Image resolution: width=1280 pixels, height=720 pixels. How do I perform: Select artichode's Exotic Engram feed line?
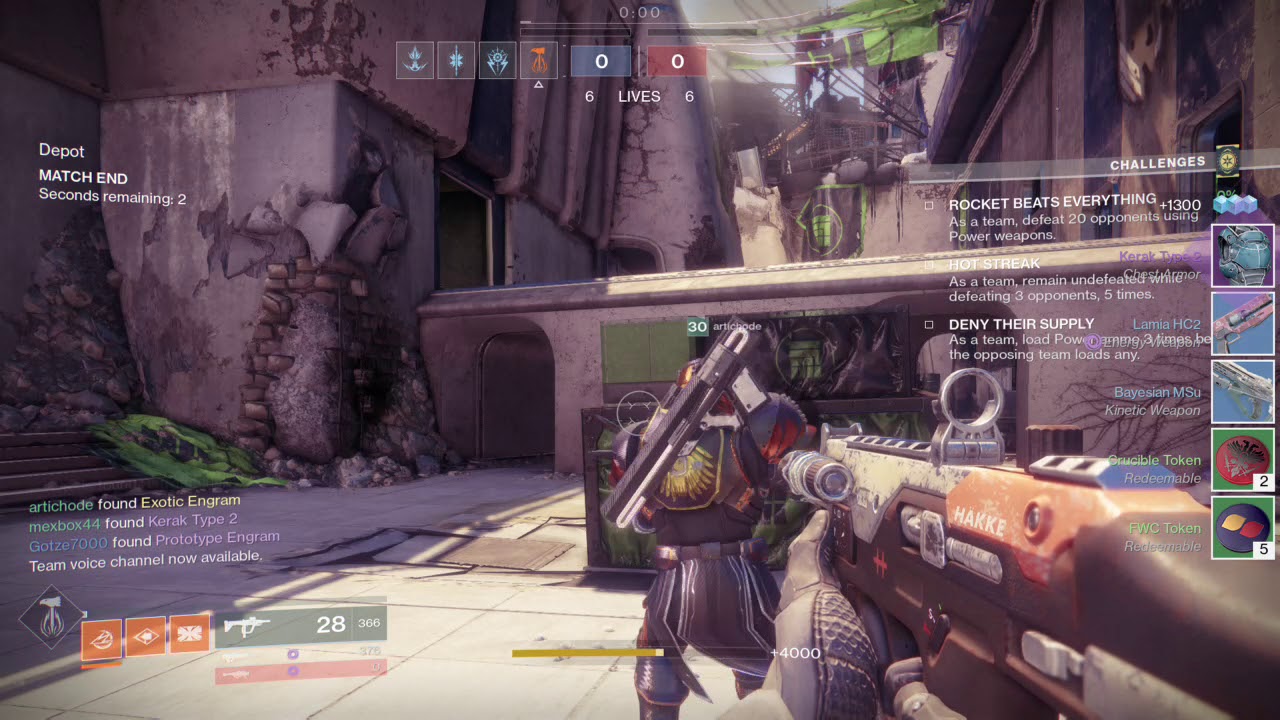(134, 503)
